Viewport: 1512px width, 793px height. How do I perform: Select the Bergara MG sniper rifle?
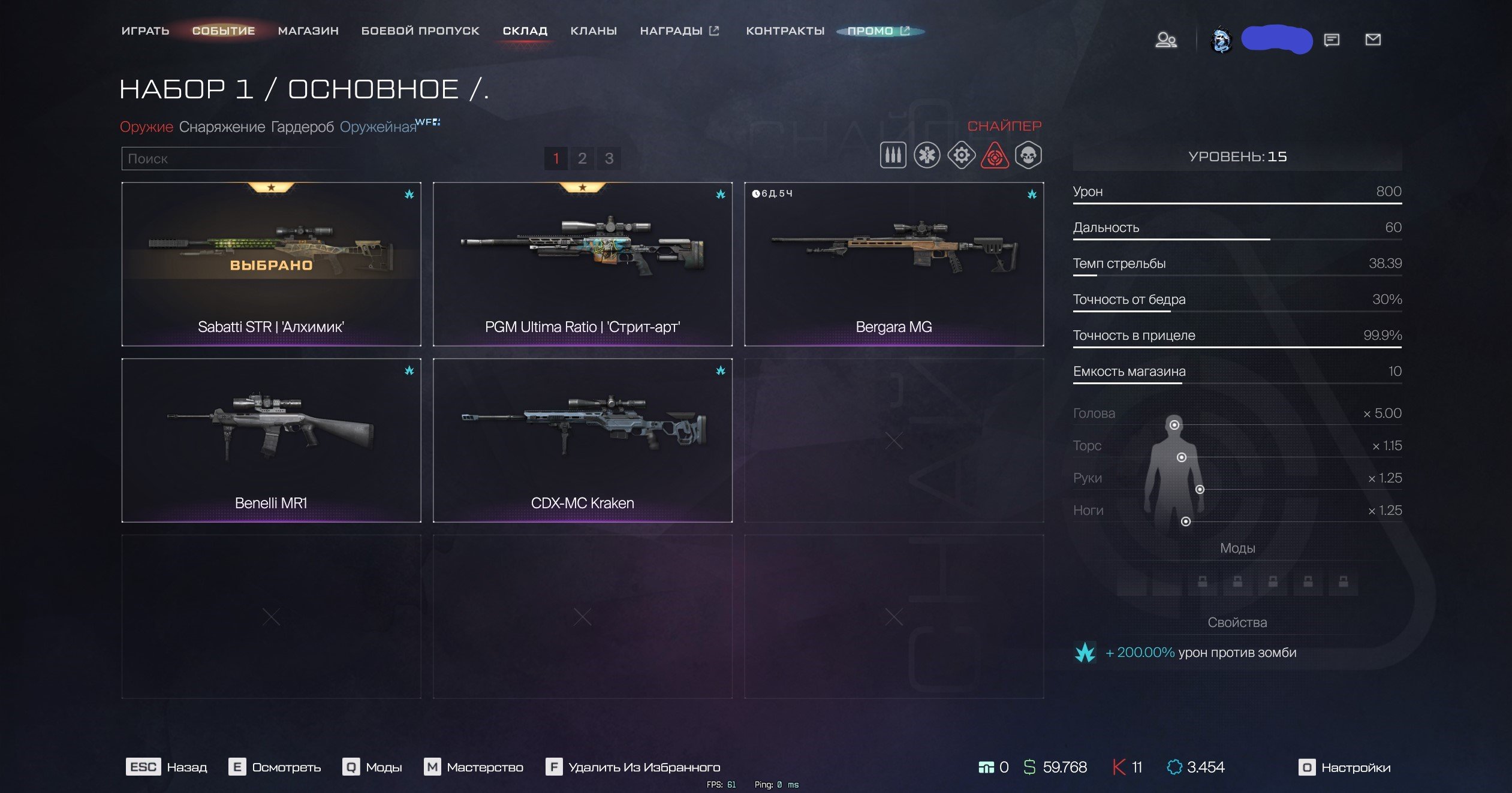[x=893, y=264]
